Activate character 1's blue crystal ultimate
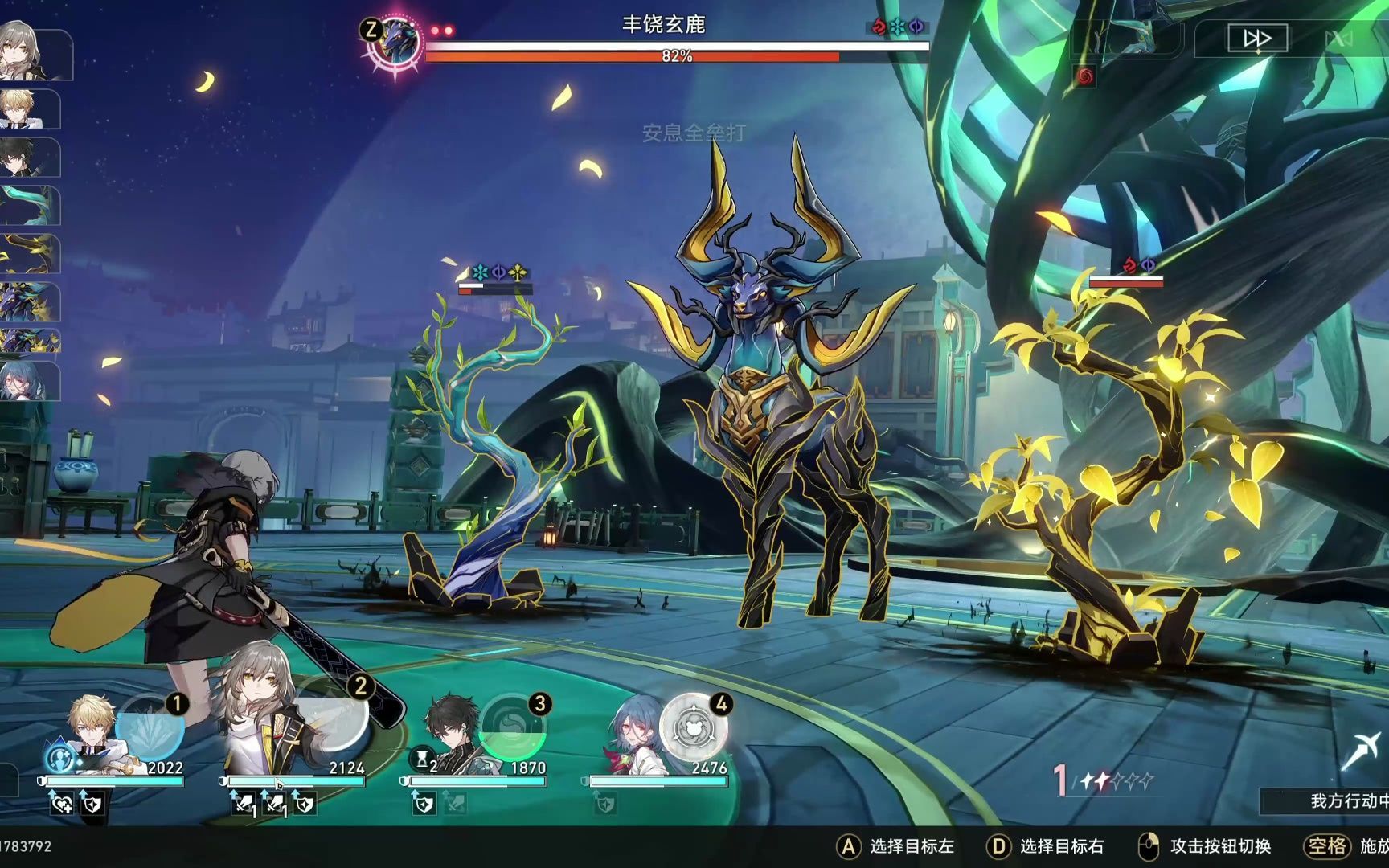1389x868 pixels. (150, 728)
